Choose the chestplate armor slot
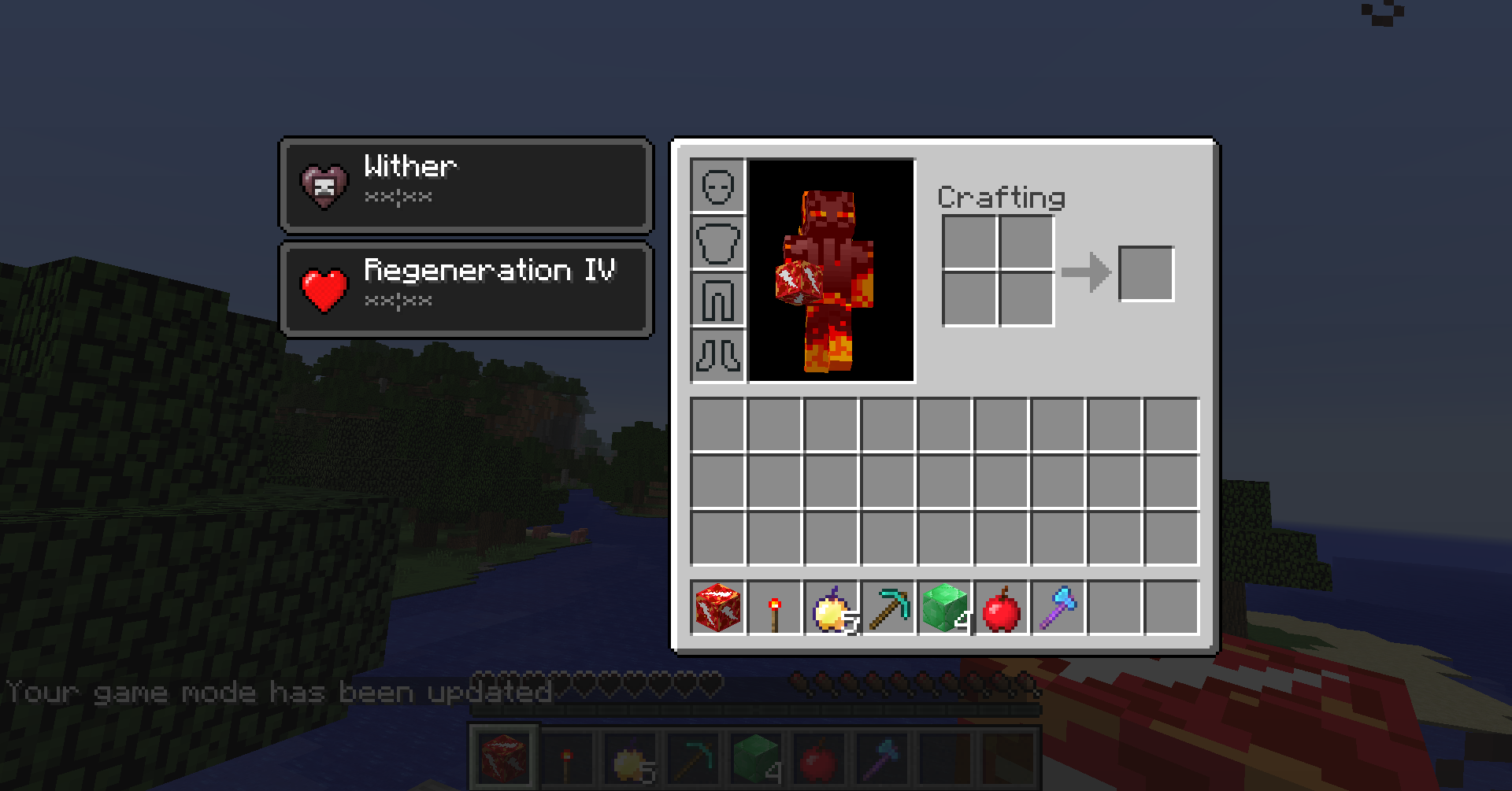Image resolution: width=1512 pixels, height=791 pixels. (x=717, y=242)
